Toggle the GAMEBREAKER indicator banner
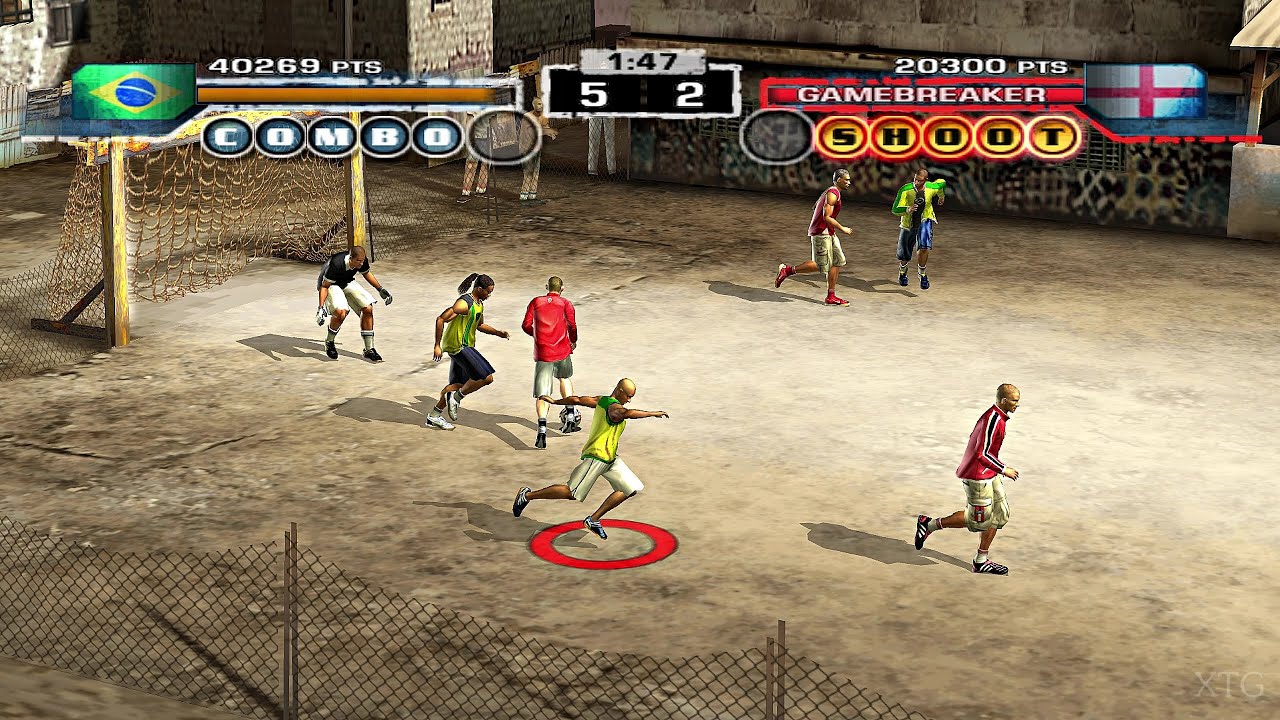This screenshot has width=1280, height=720. (x=925, y=92)
